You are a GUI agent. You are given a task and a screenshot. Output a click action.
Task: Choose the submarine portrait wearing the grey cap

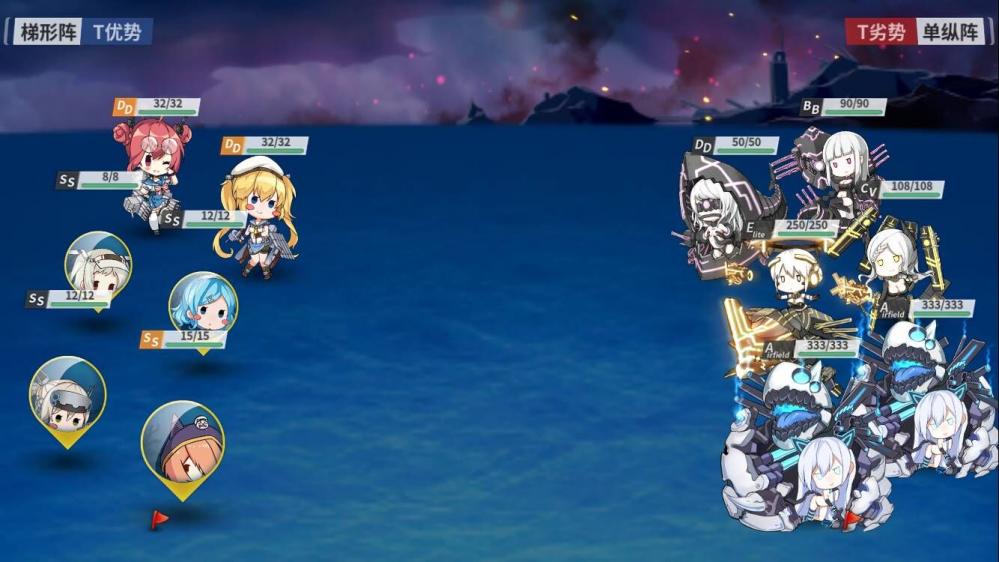click(x=67, y=393)
